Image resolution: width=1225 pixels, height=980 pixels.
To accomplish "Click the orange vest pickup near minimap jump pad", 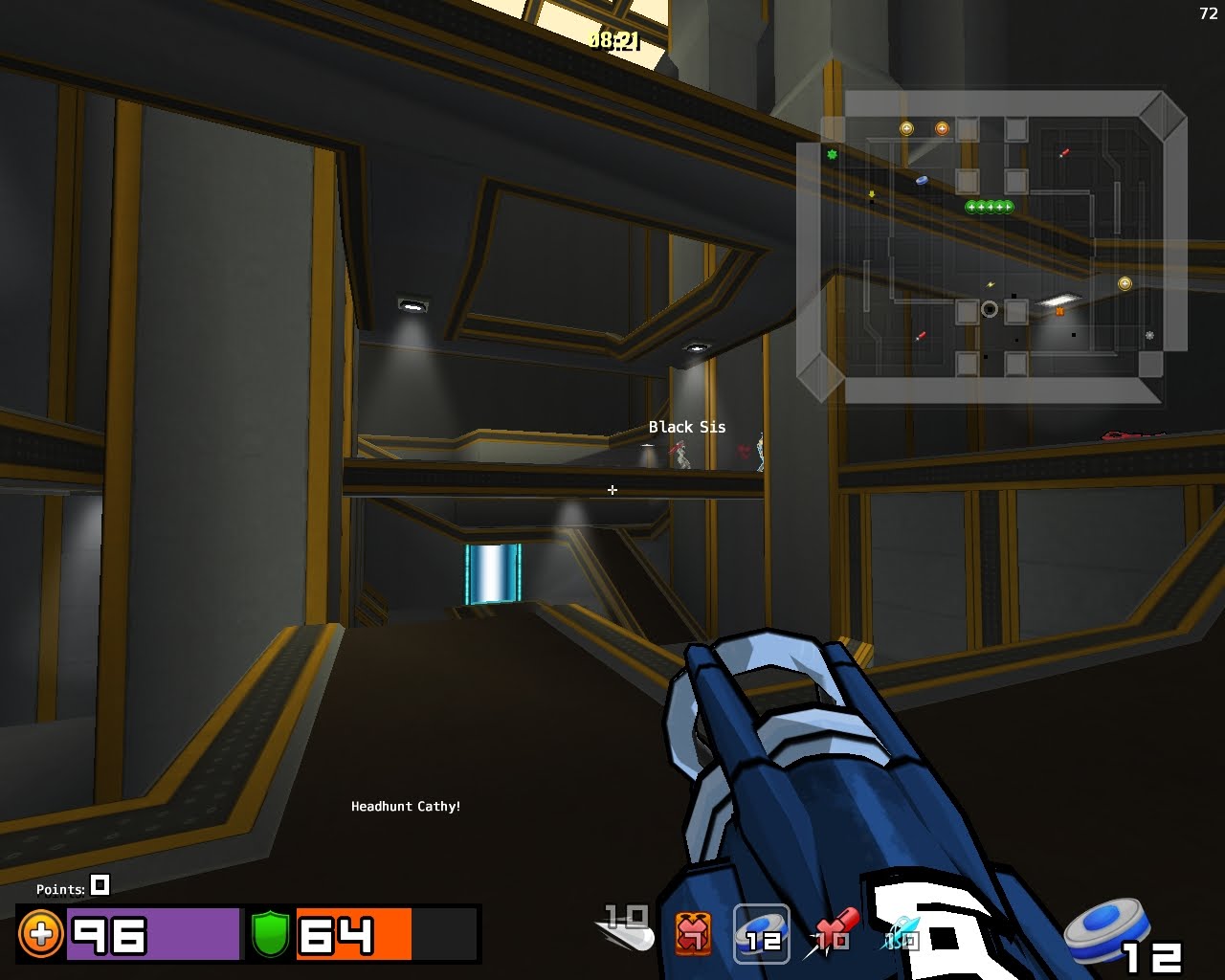I will click(1060, 311).
